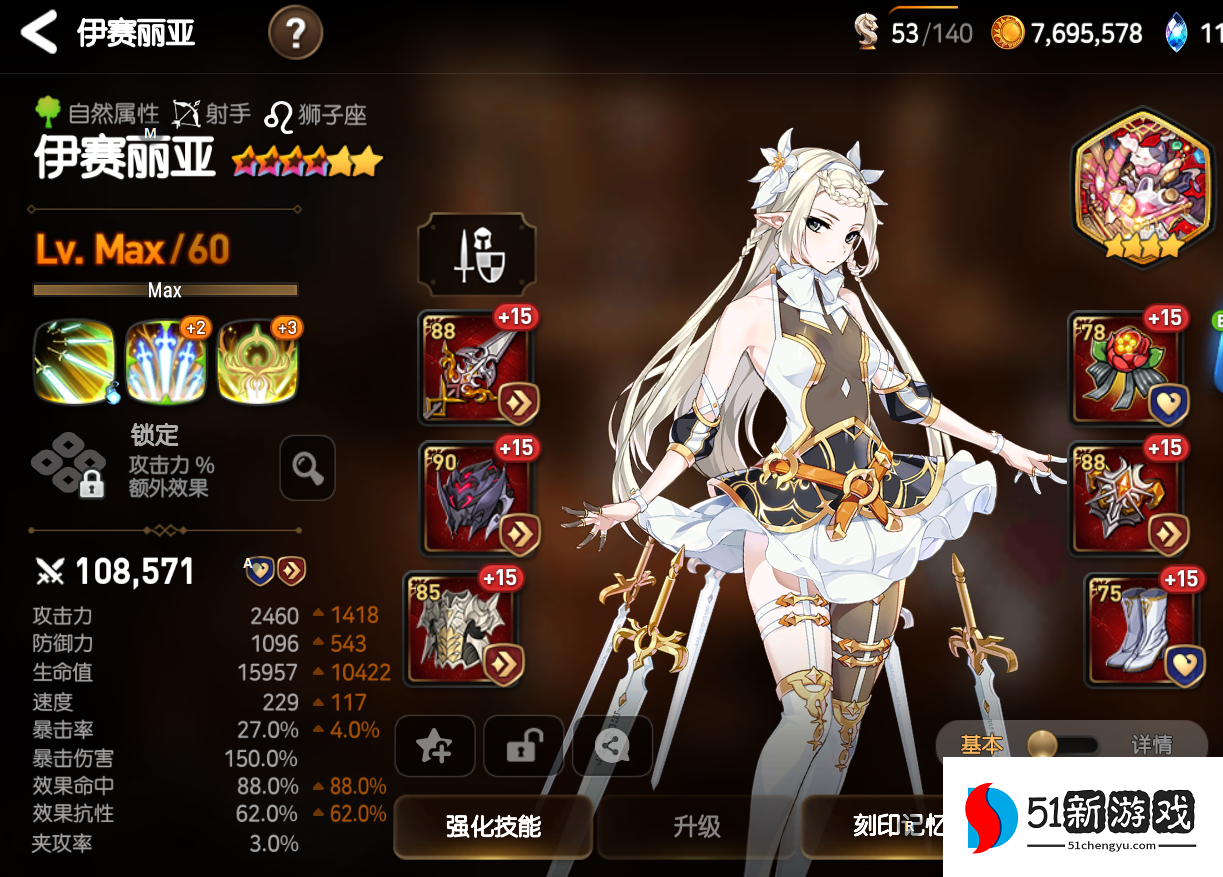Open the equipment set management icon
Image resolution: width=1223 pixels, height=877 pixels.
point(476,254)
